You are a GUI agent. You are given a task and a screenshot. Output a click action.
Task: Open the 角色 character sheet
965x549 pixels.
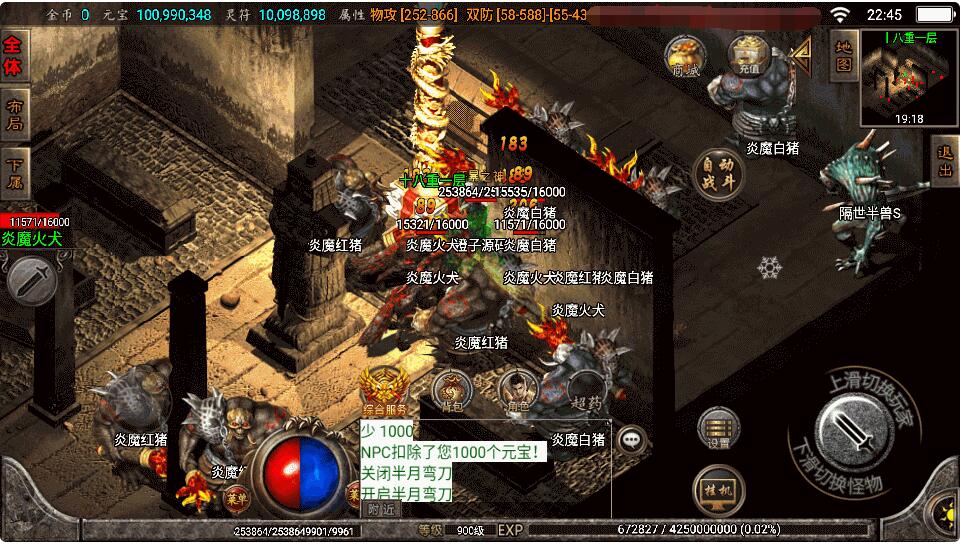518,388
